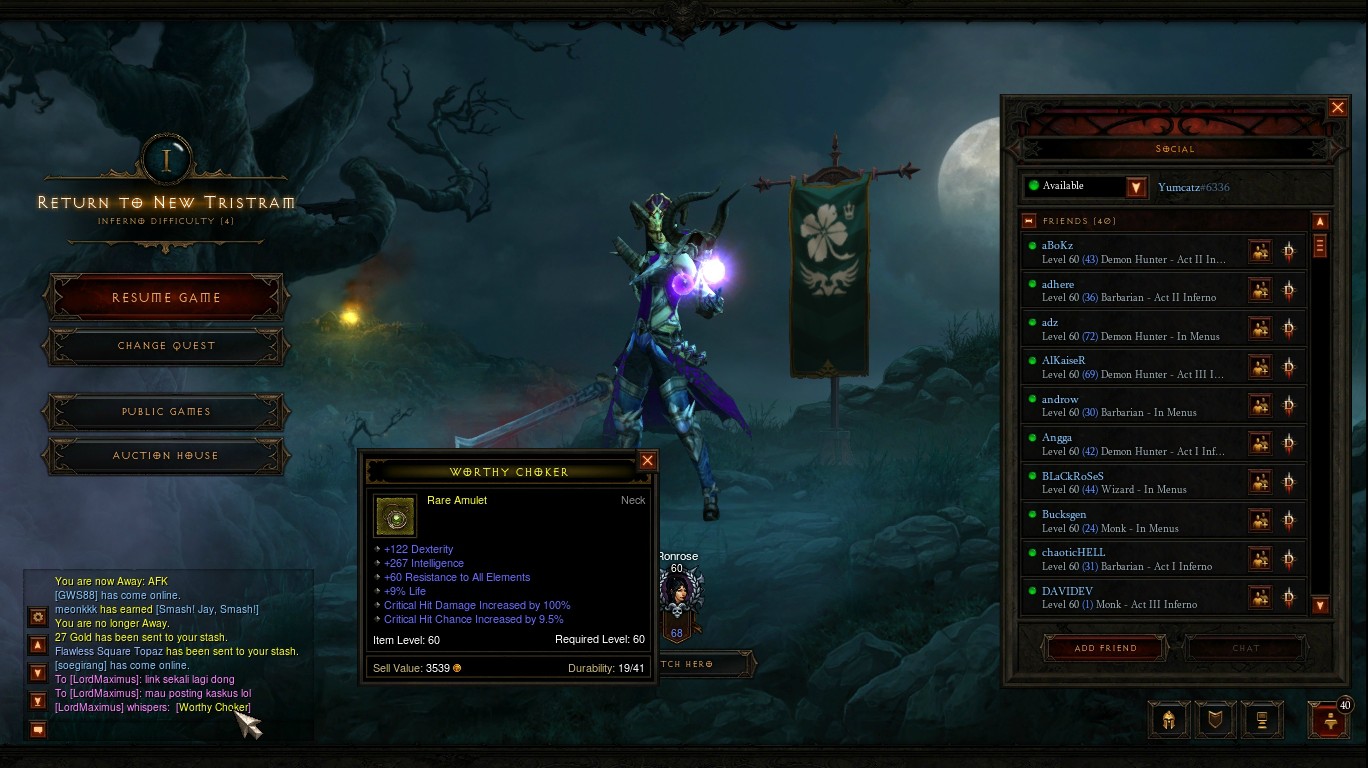
Task: Select Public Games from the main menu
Action: point(165,411)
